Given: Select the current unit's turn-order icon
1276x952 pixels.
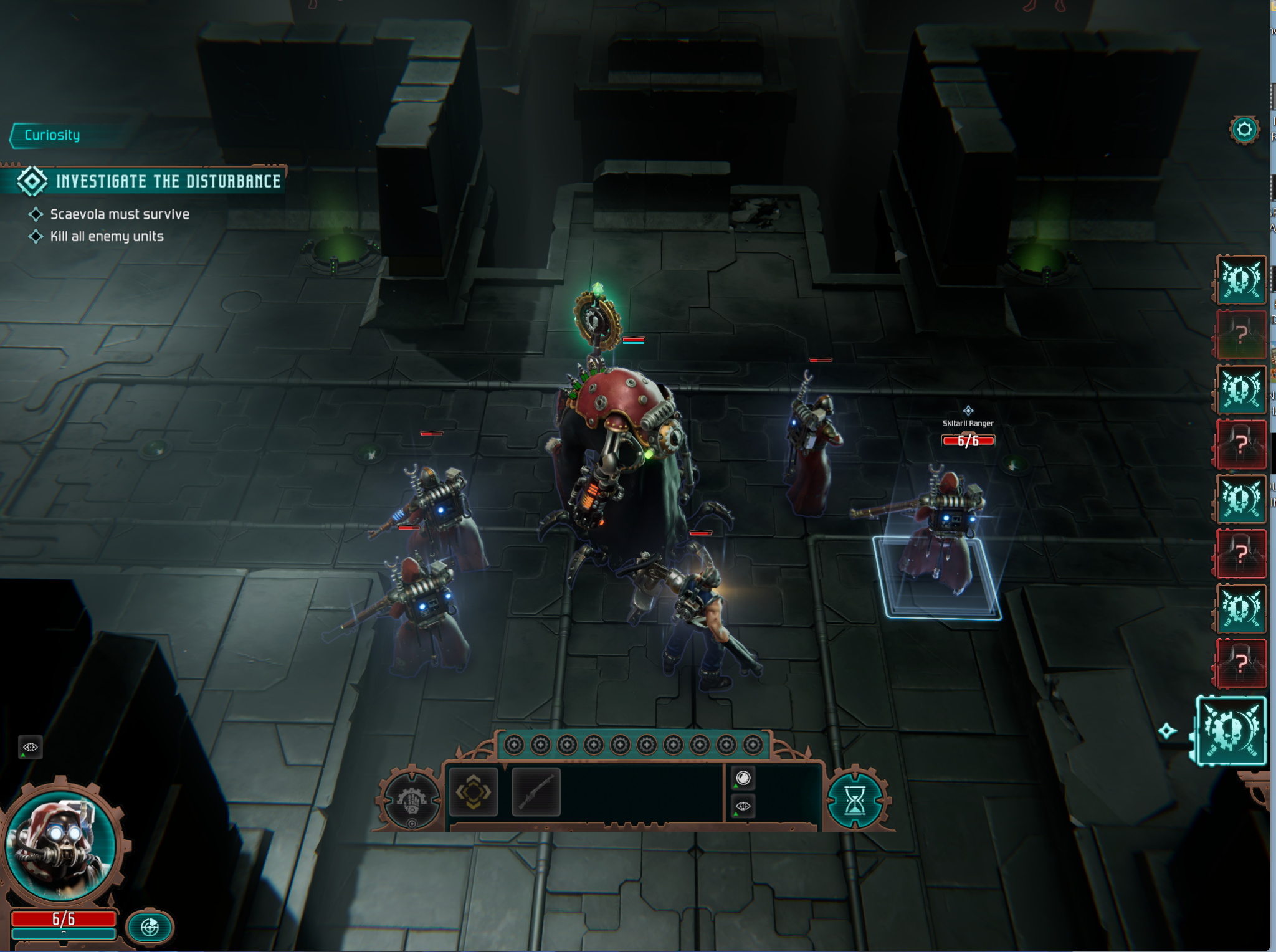Looking at the screenshot, I should [1232, 730].
